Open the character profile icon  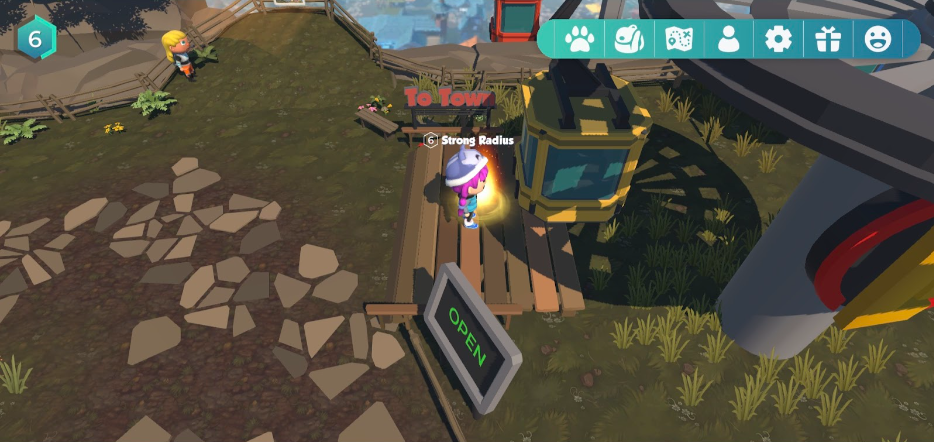coord(729,39)
